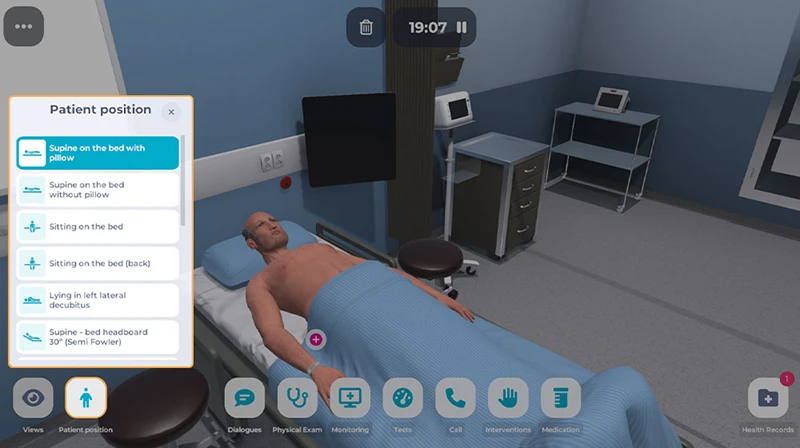This screenshot has height=448, width=800.
Task: Select Supine on the bed with pillow
Action: coord(98,153)
